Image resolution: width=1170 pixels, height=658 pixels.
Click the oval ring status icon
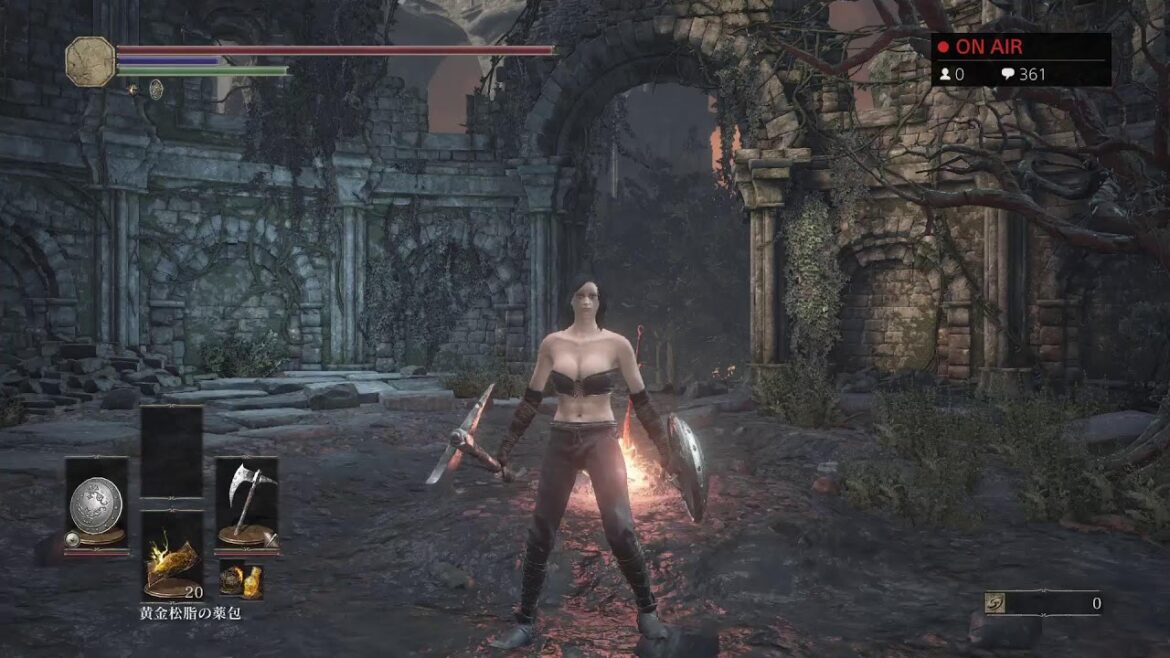point(156,89)
